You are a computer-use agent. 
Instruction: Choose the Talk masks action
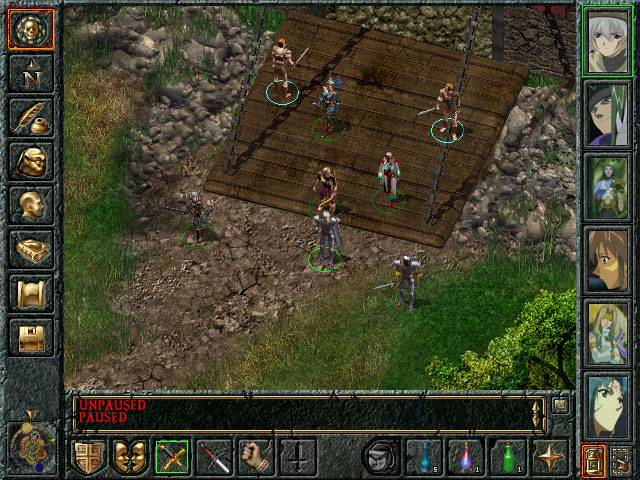click(x=130, y=457)
